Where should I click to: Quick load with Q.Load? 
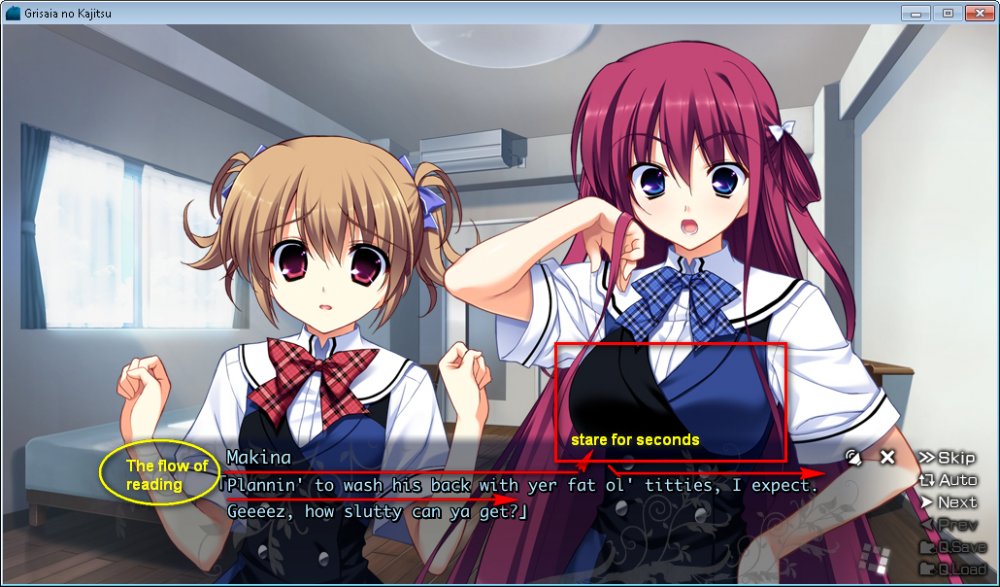pyautogui.click(x=948, y=569)
